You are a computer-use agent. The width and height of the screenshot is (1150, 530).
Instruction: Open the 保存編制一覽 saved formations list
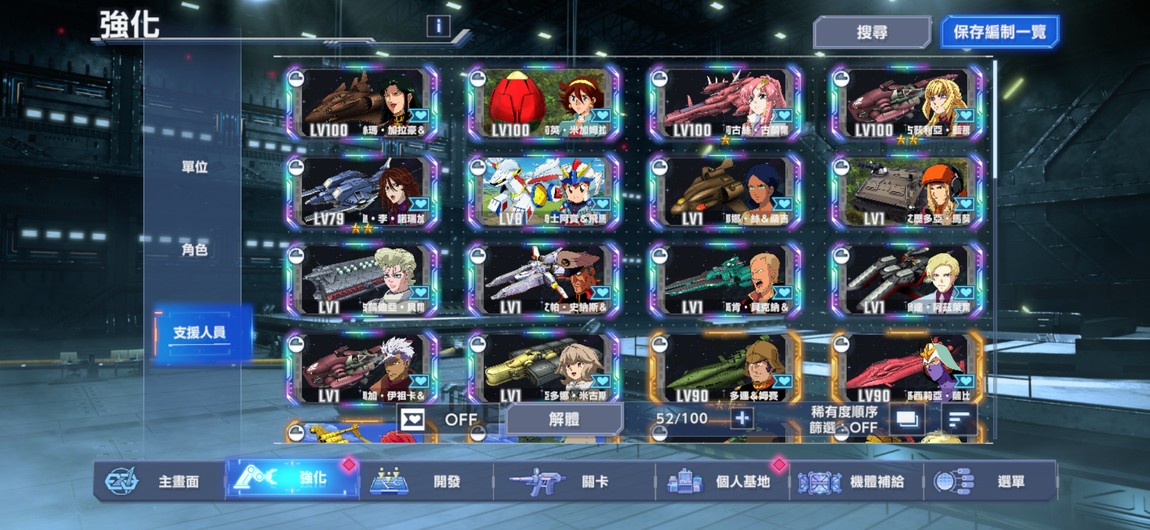pyautogui.click(x=999, y=32)
